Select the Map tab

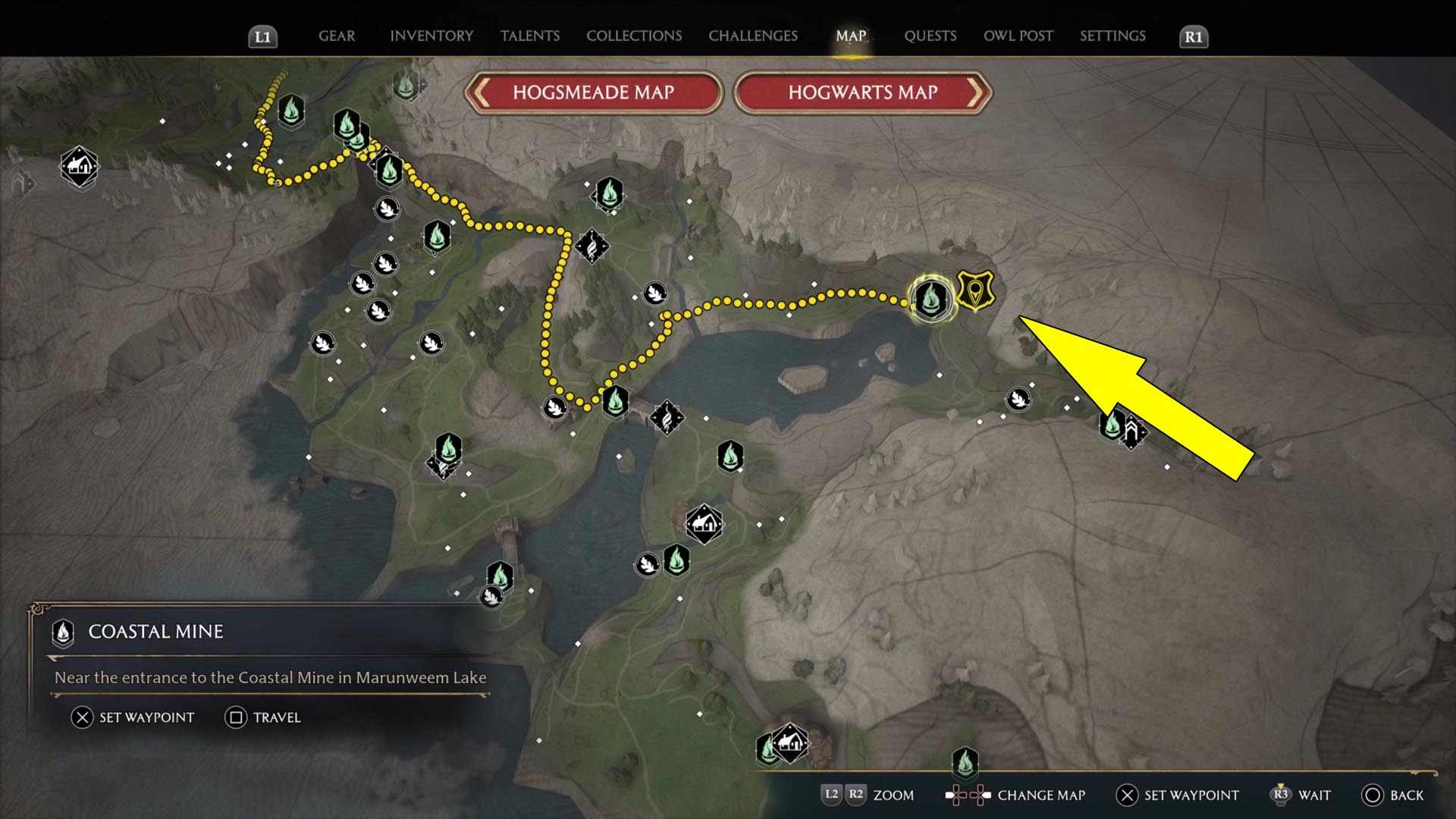(x=851, y=36)
